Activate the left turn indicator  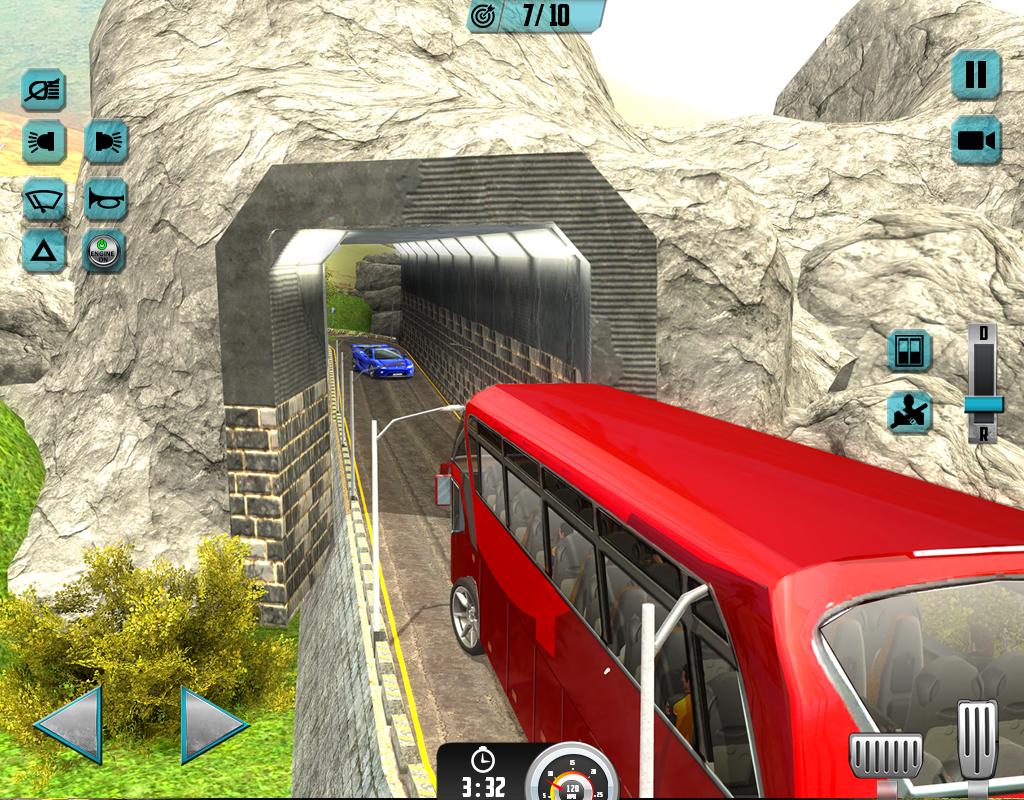coord(44,142)
